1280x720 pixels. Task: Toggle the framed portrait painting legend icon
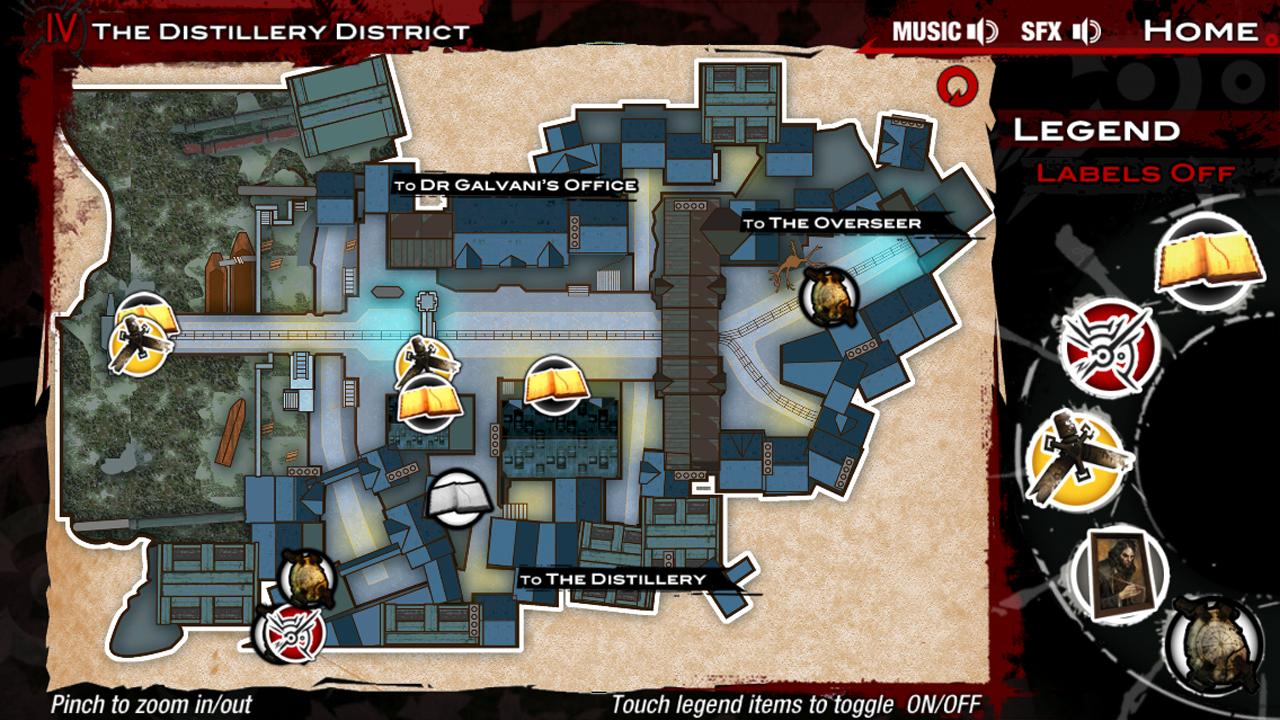coord(1120,573)
